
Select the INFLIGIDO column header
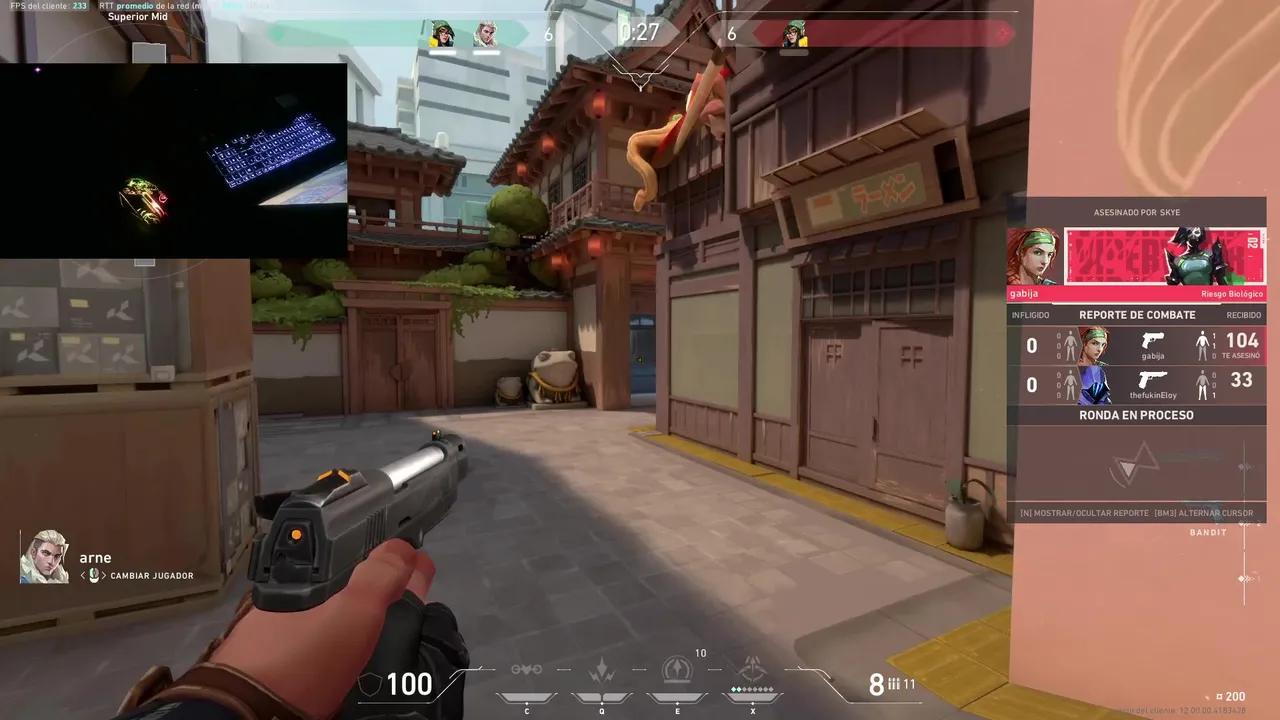coord(1030,314)
